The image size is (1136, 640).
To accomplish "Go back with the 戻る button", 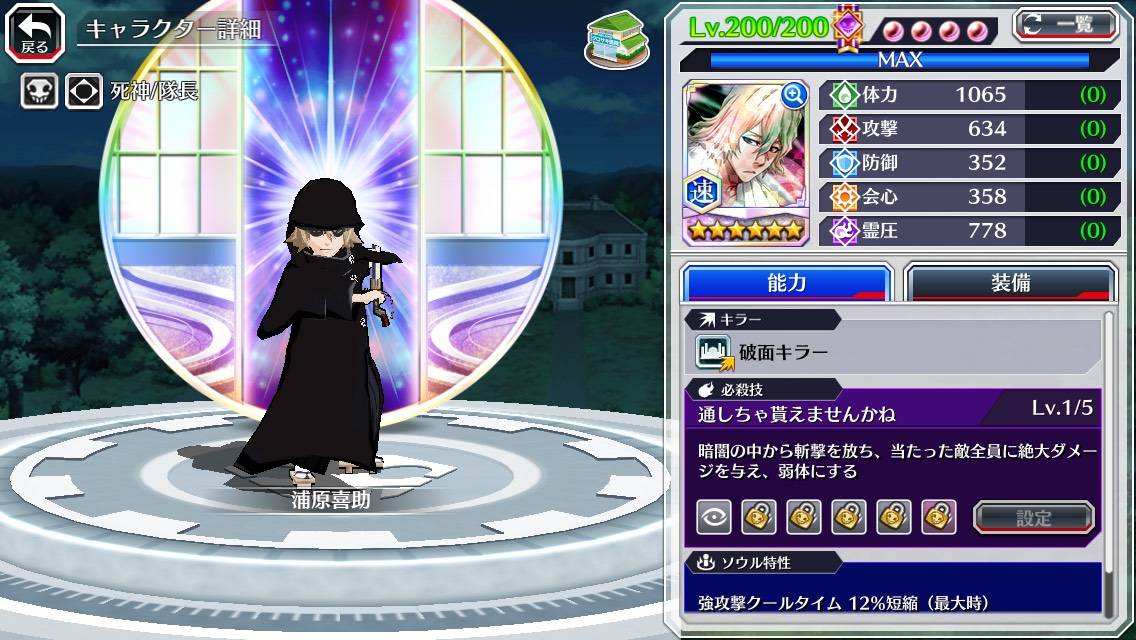I will (35, 31).
